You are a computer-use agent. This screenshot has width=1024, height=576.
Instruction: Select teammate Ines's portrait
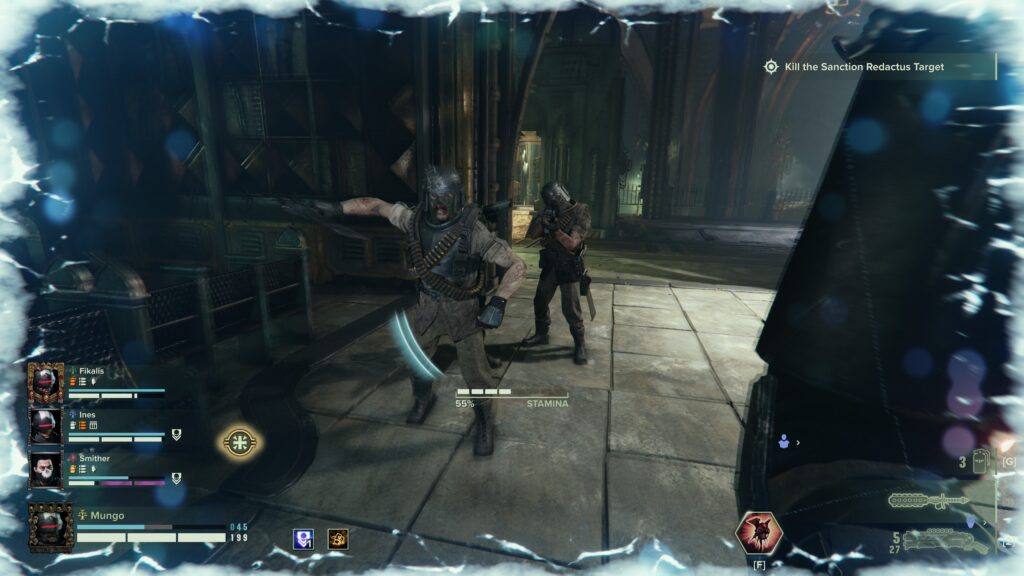tap(46, 425)
